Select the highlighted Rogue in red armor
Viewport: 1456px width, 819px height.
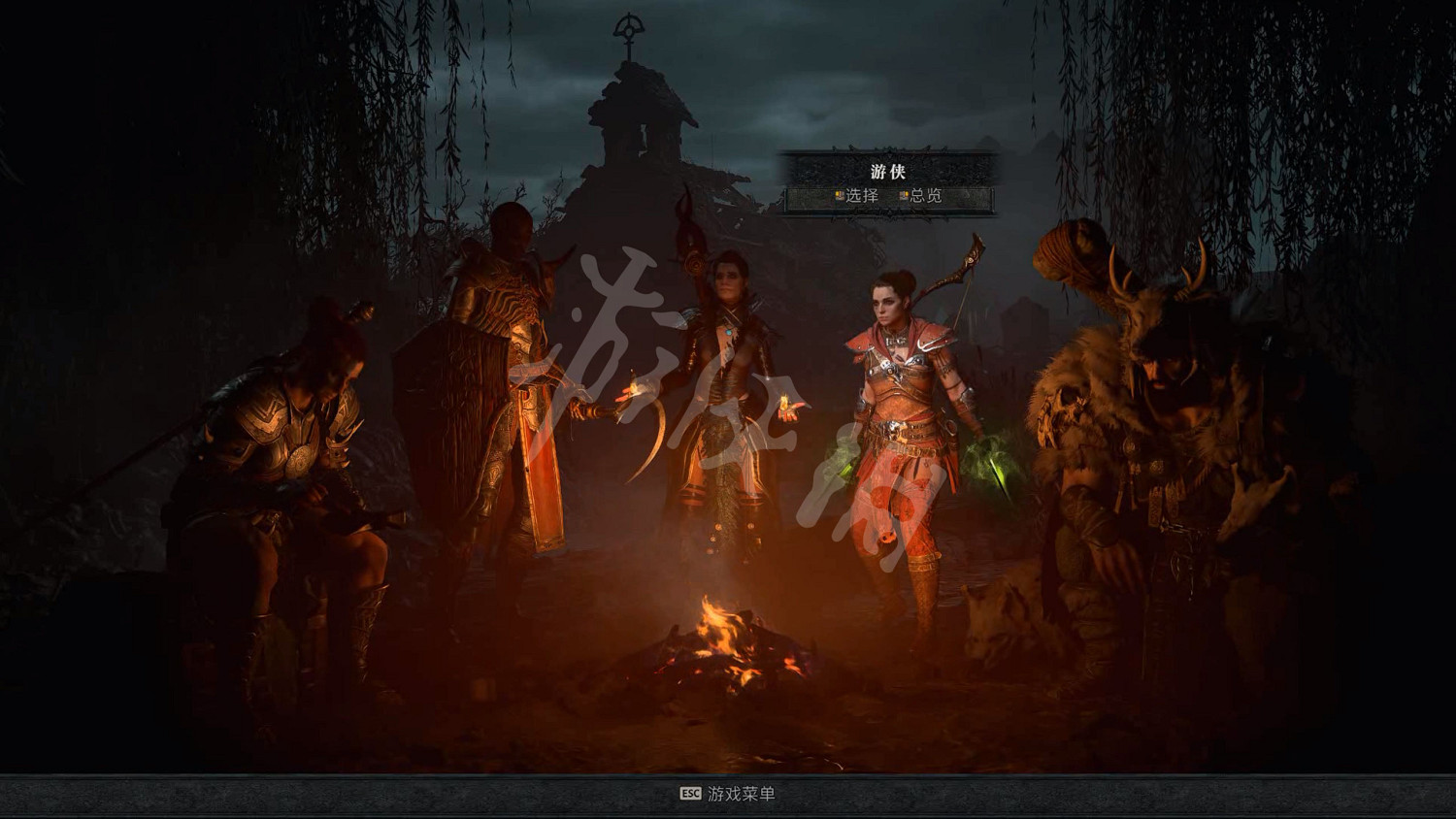point(898,417)
